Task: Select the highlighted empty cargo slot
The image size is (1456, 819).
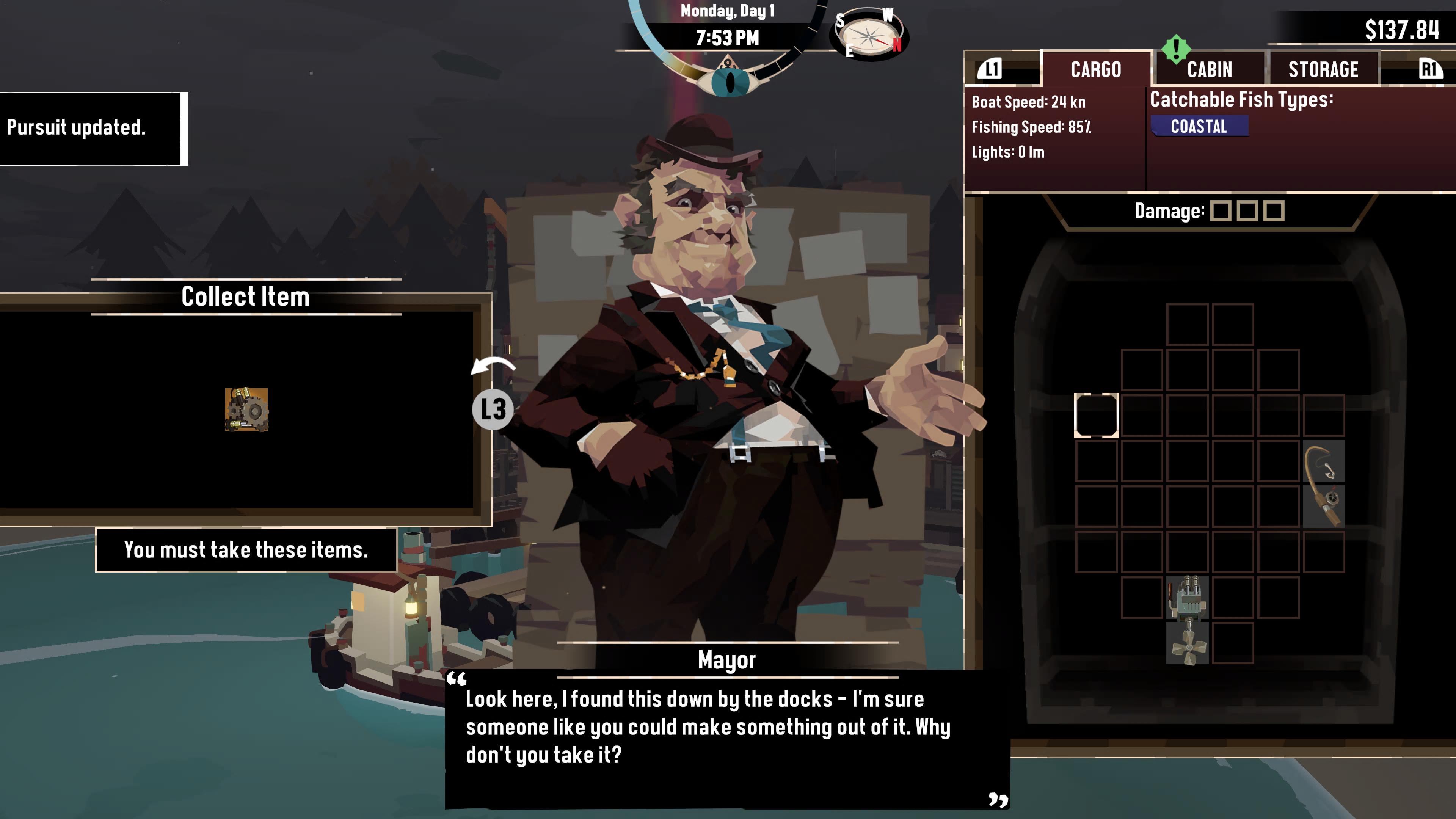Action: click(1096, 416)
